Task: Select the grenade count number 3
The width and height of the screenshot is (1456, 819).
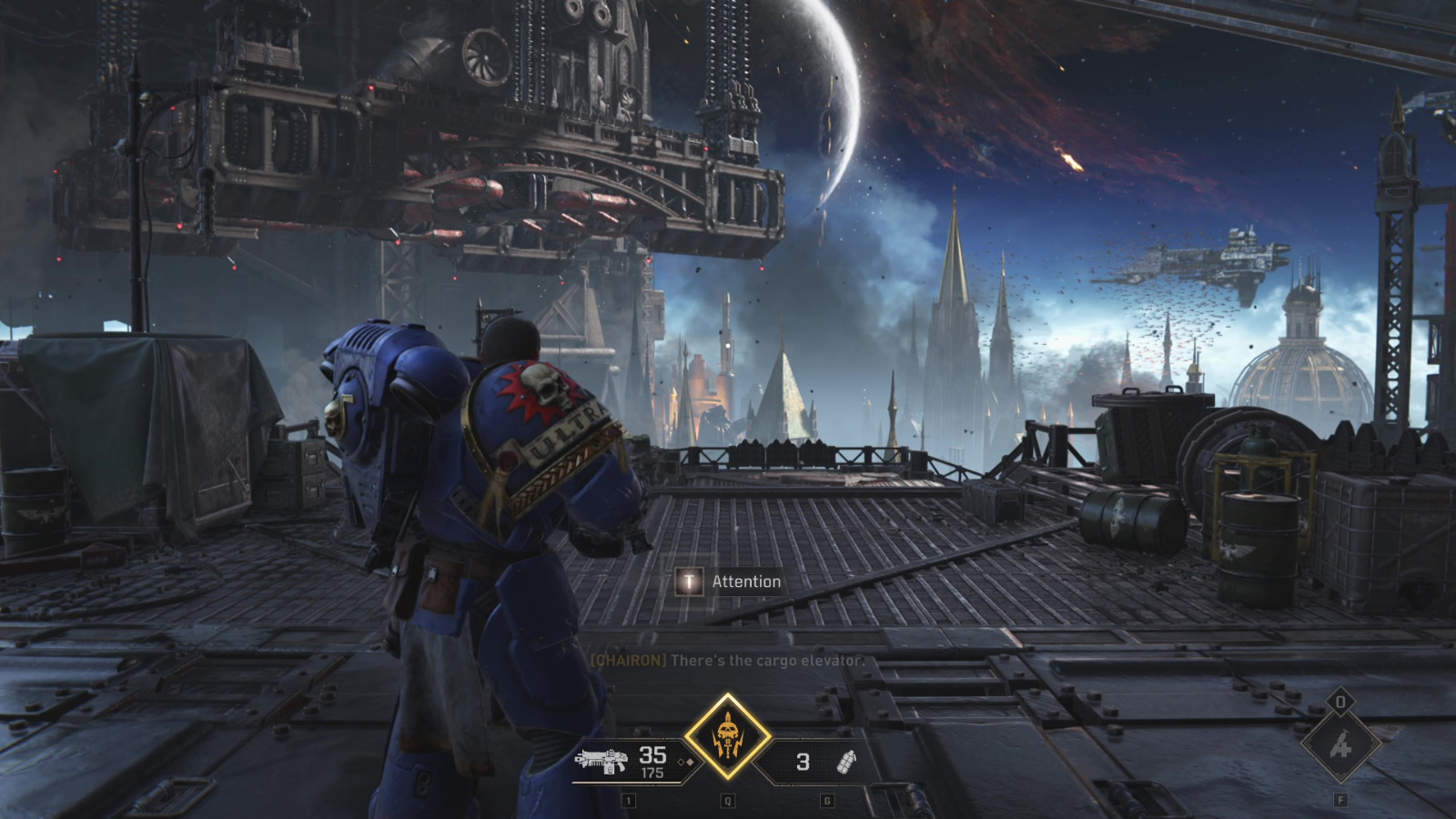Action: click(801, 763)
